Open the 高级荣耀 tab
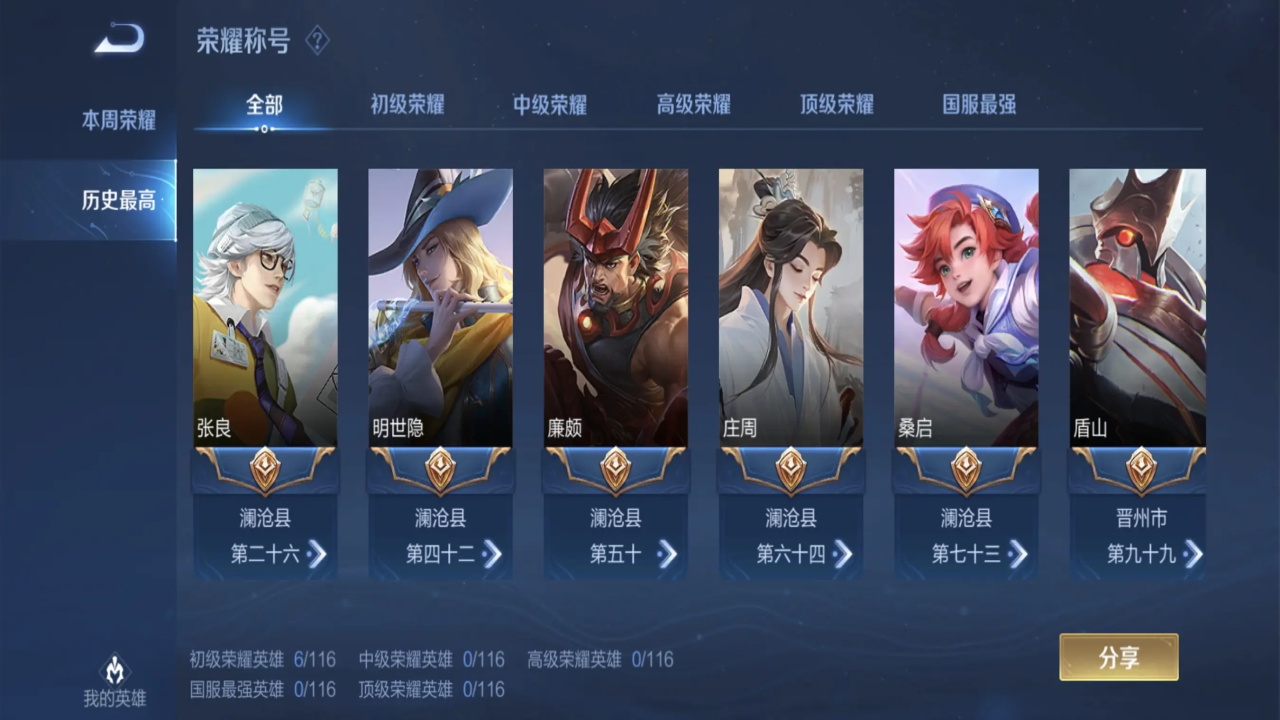This screenshot has height=720, width=1280. (x=693, y=105)
